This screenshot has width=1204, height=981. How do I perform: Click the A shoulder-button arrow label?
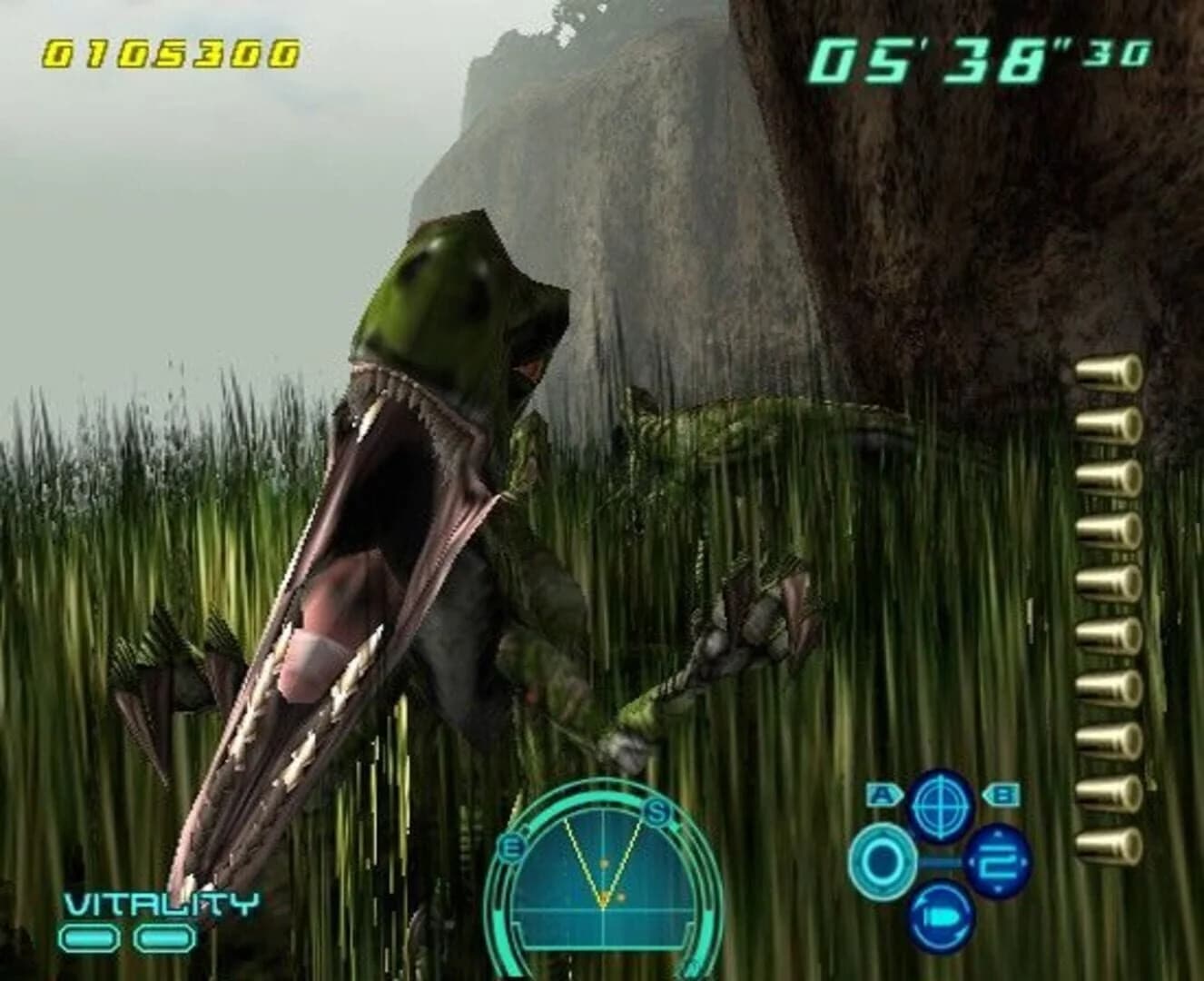coord(884,796)
